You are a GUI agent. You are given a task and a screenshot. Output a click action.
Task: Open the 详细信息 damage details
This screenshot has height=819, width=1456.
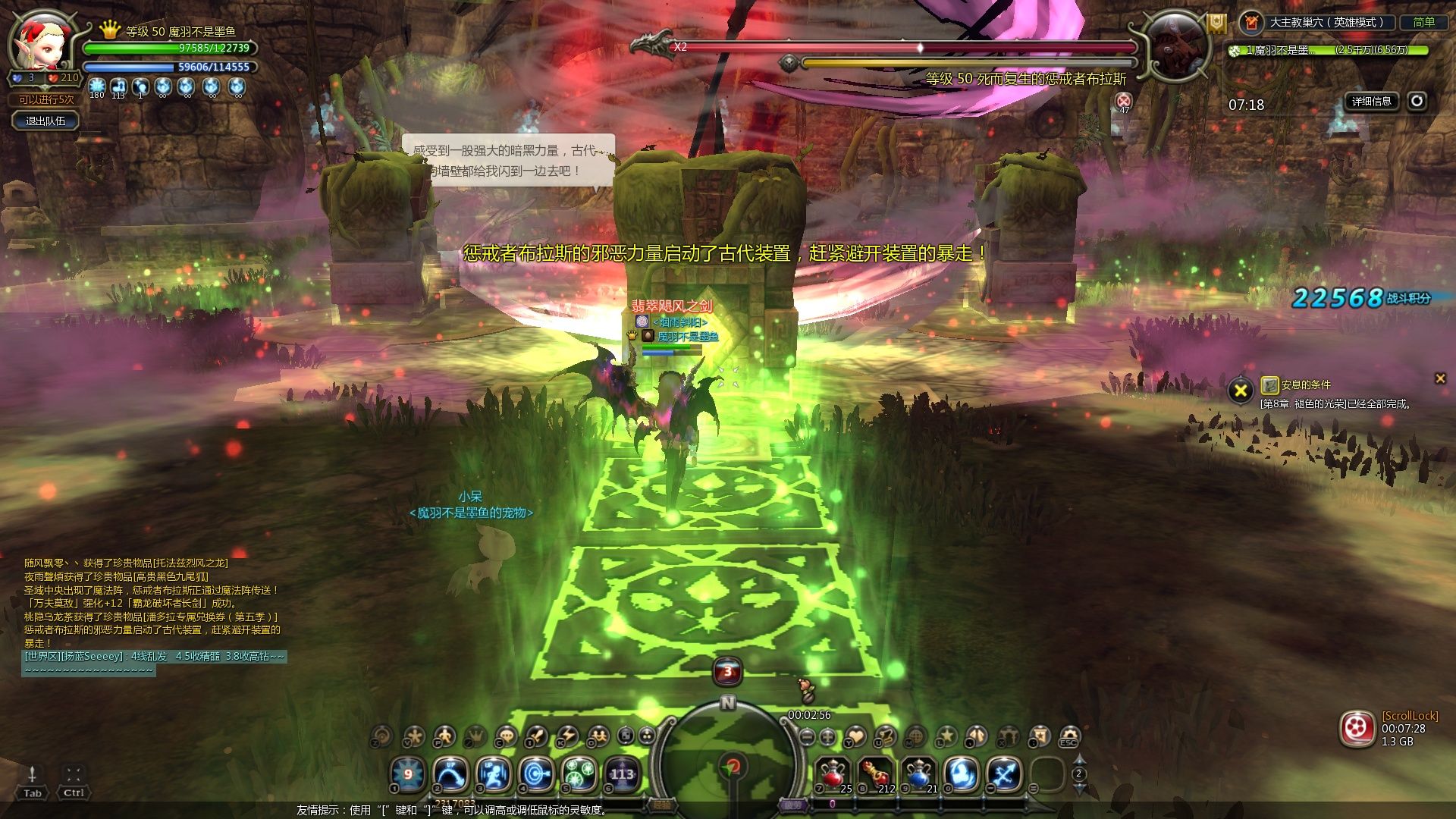click(x=1371, y=102)
